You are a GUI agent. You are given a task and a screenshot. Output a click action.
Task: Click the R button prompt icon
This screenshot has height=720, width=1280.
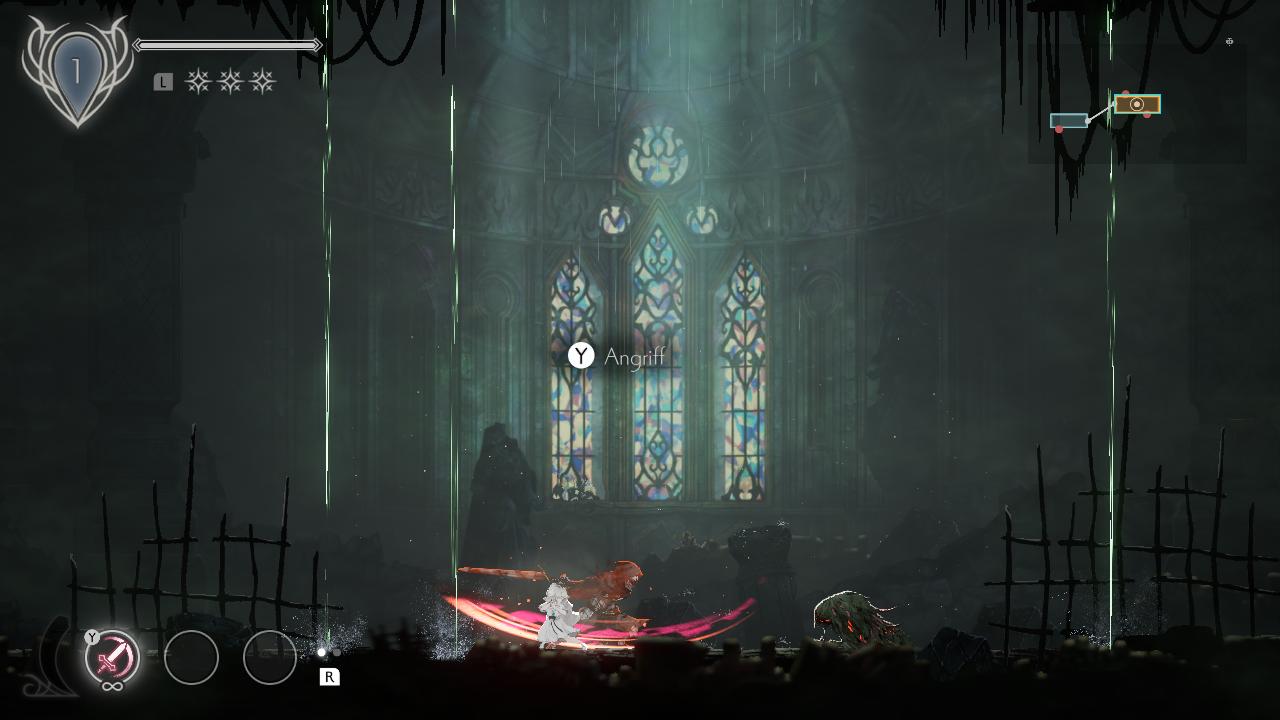click(330, 675)
